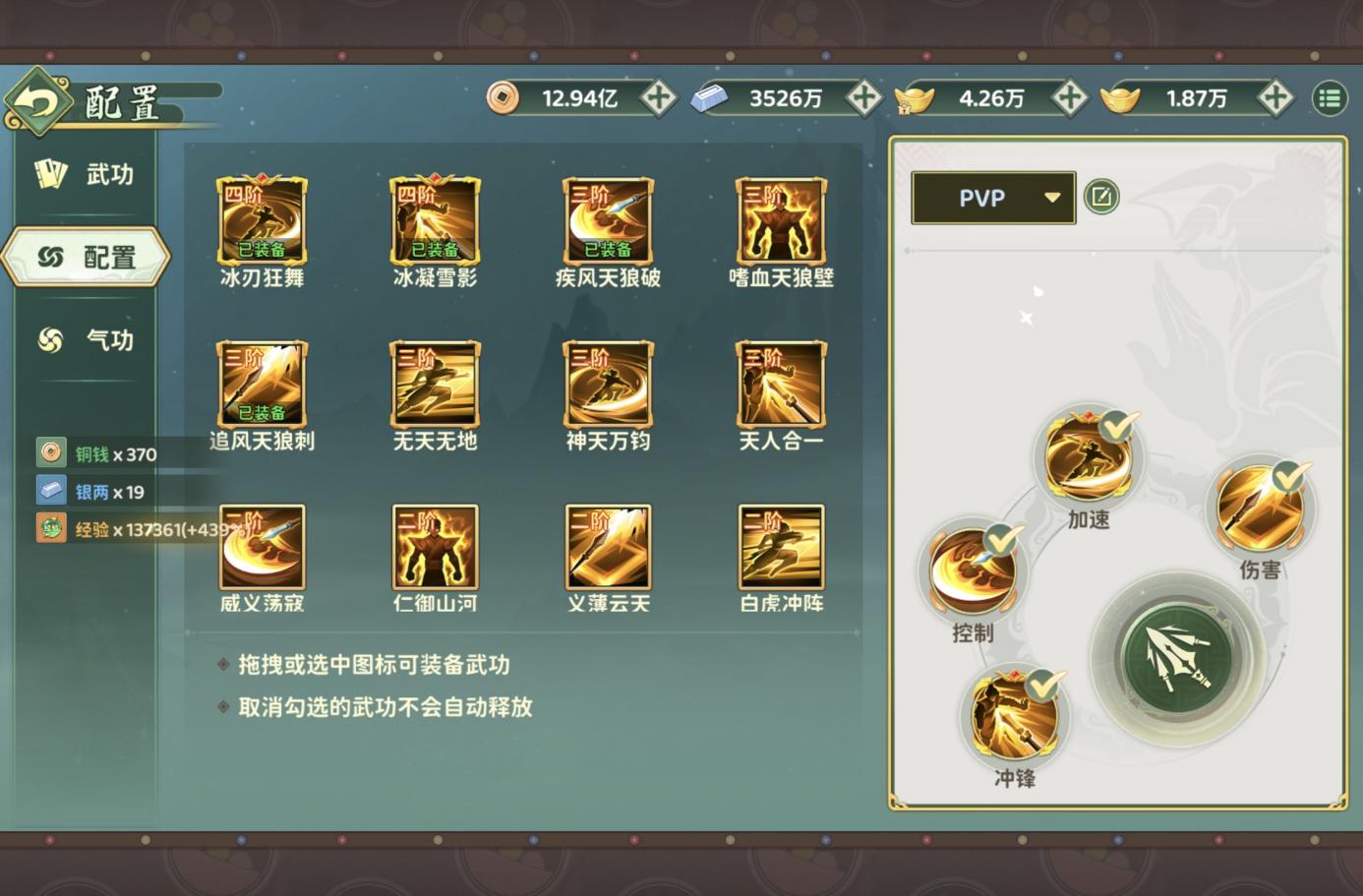Click the plus next to 1.87万 gold

[1275, 98]
